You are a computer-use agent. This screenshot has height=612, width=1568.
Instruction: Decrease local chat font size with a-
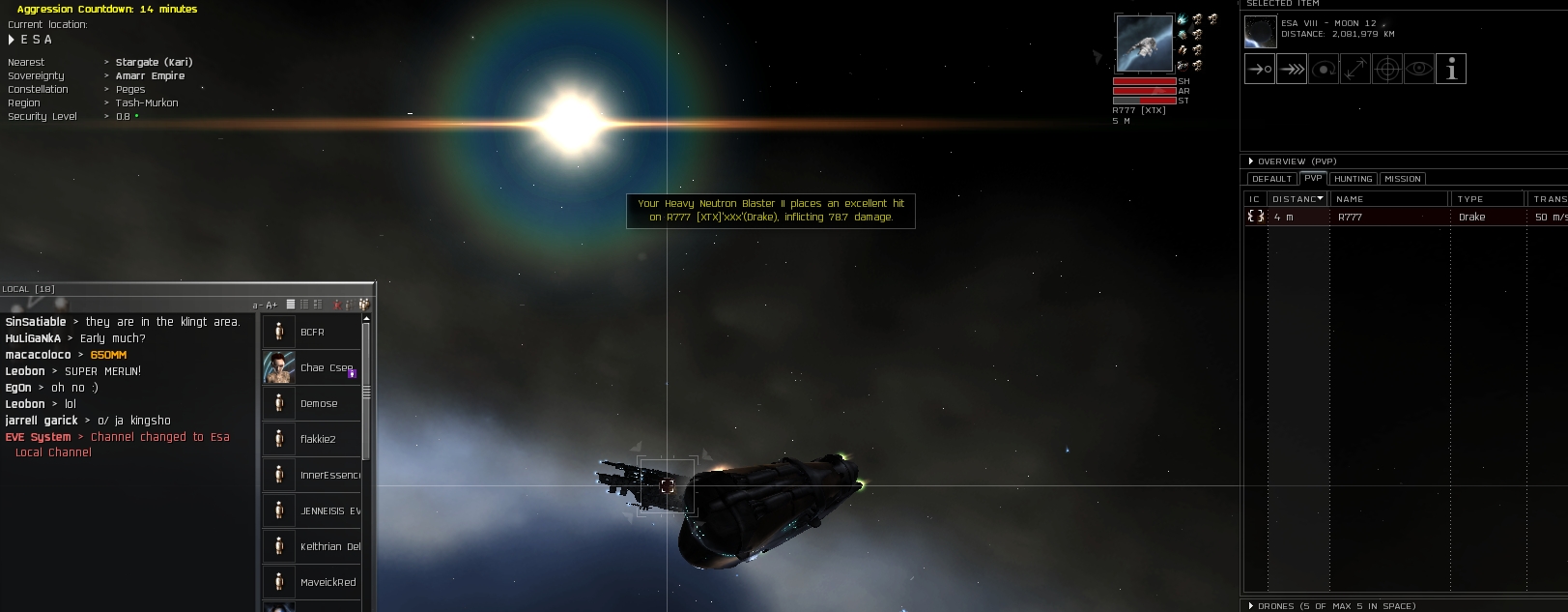pyautogui.click(x=256, y=305)
